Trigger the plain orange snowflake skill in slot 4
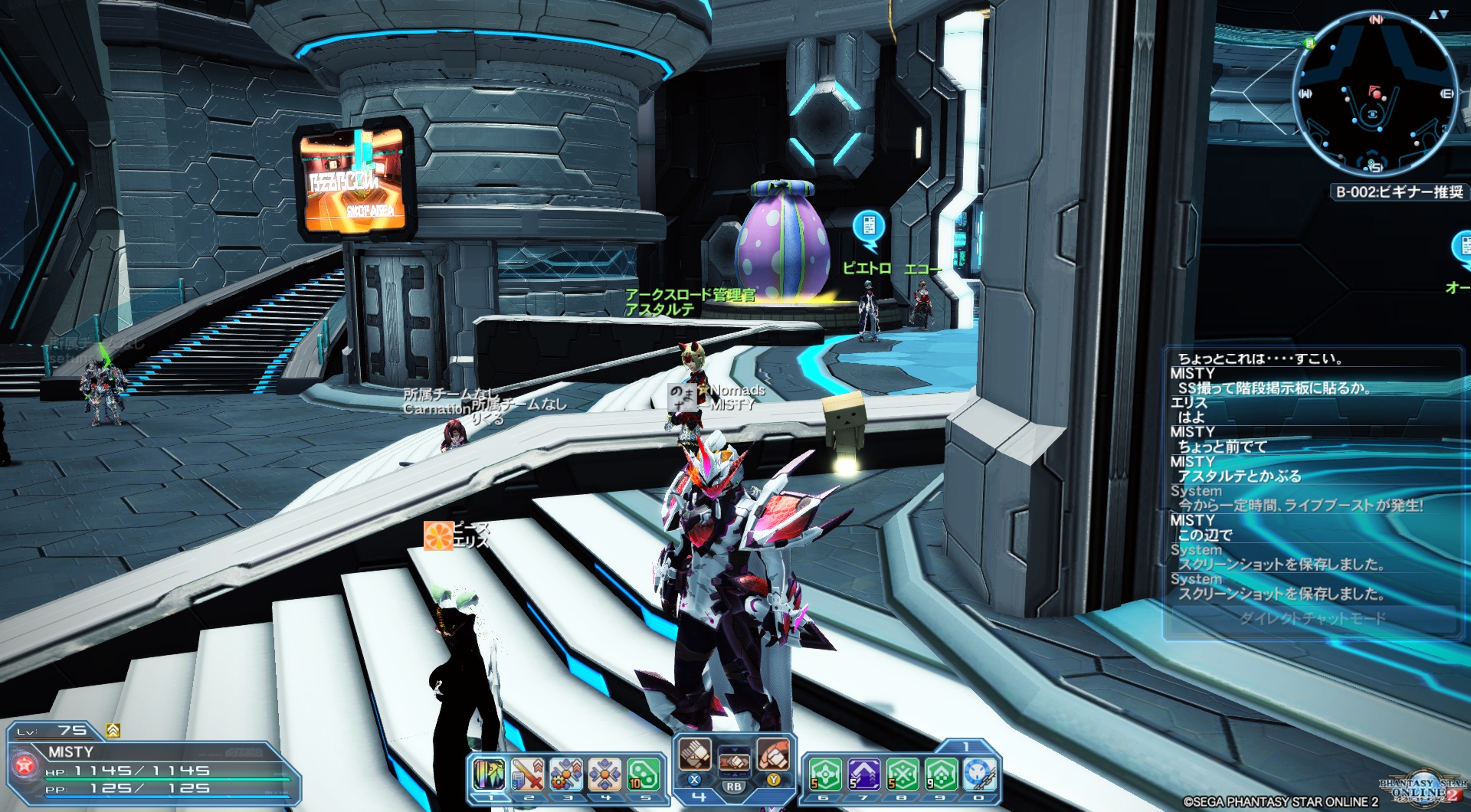This screenshot has height=812, width=1471. tap(604, 774)
